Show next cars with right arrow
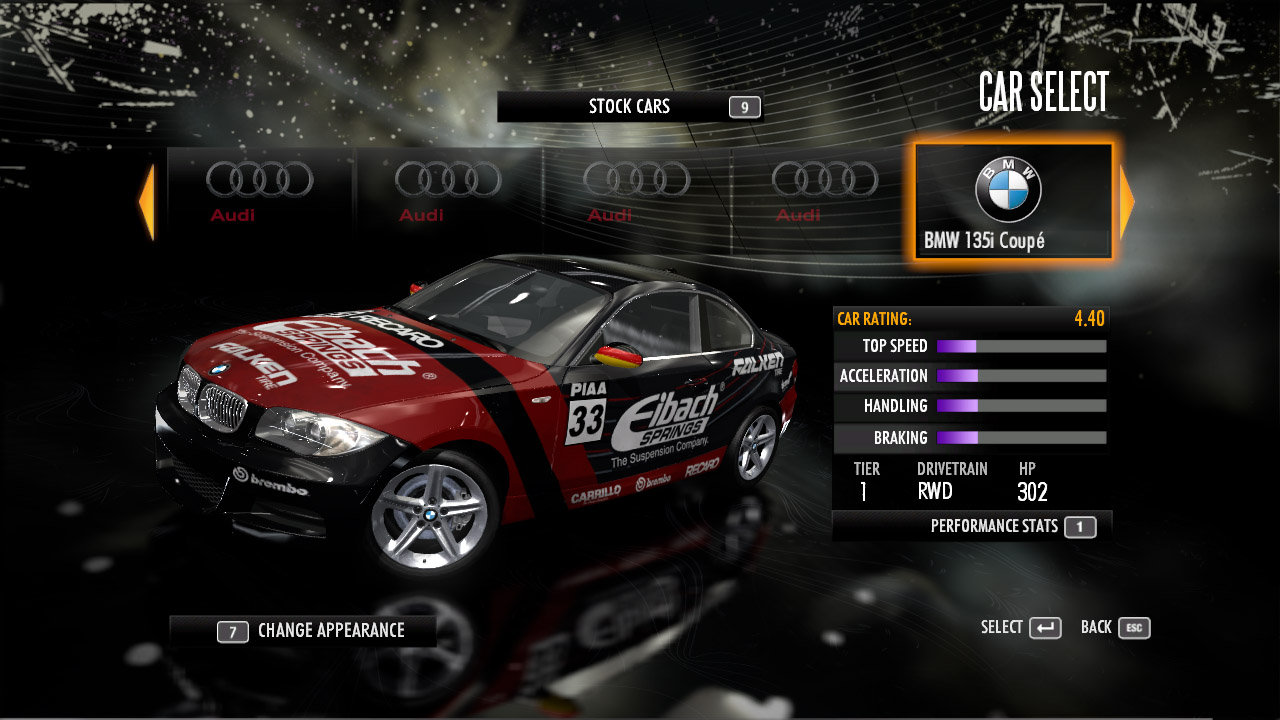 (x=1127, y=202)
